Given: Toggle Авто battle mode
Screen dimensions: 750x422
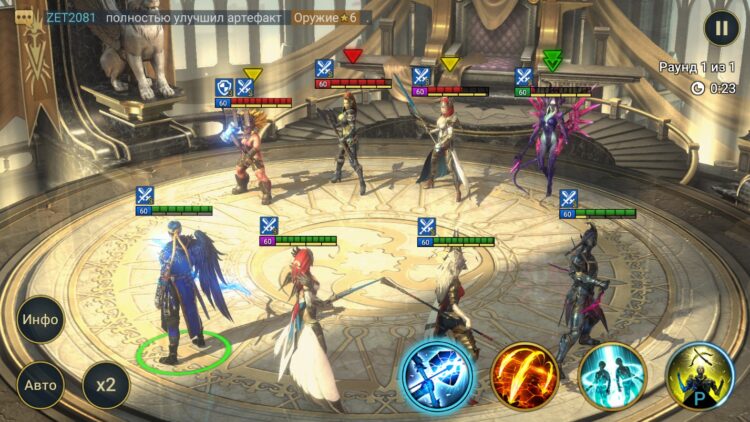Looking at the screenshot, I should coord(41,384).
